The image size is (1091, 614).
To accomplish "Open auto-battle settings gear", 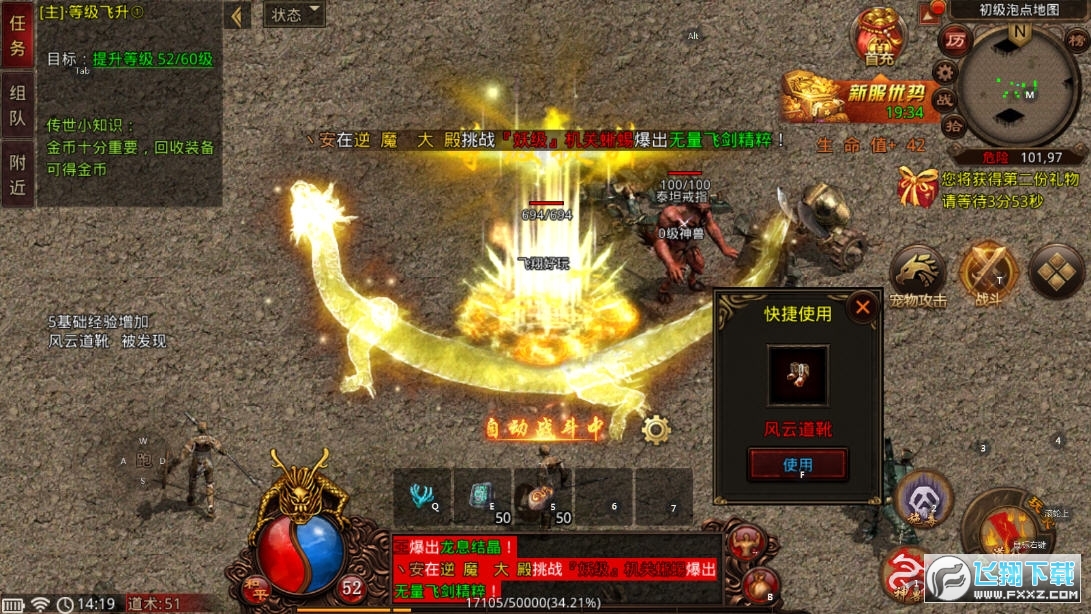I will point(656,429).
